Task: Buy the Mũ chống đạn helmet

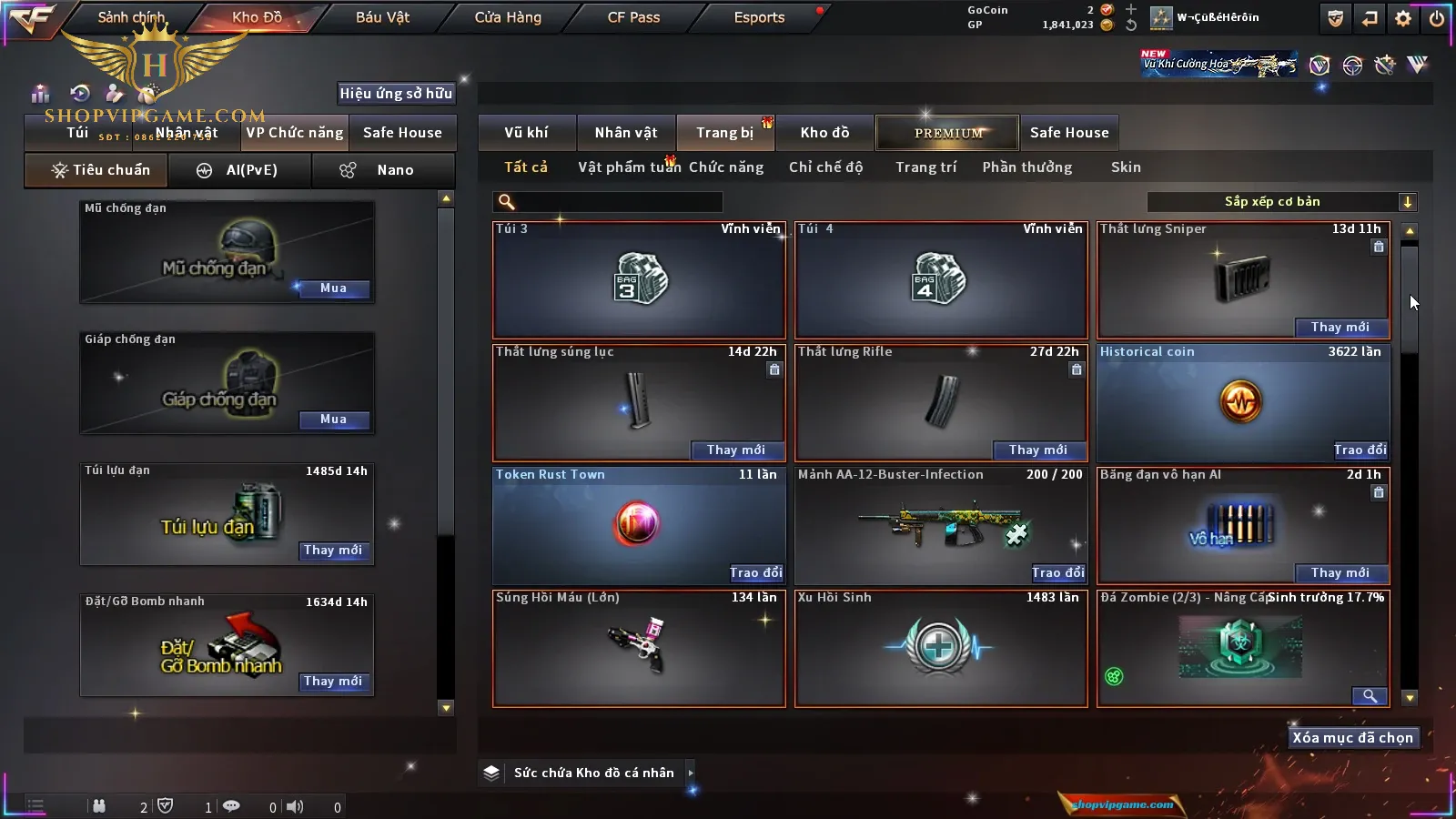Action: coord(333,288)
